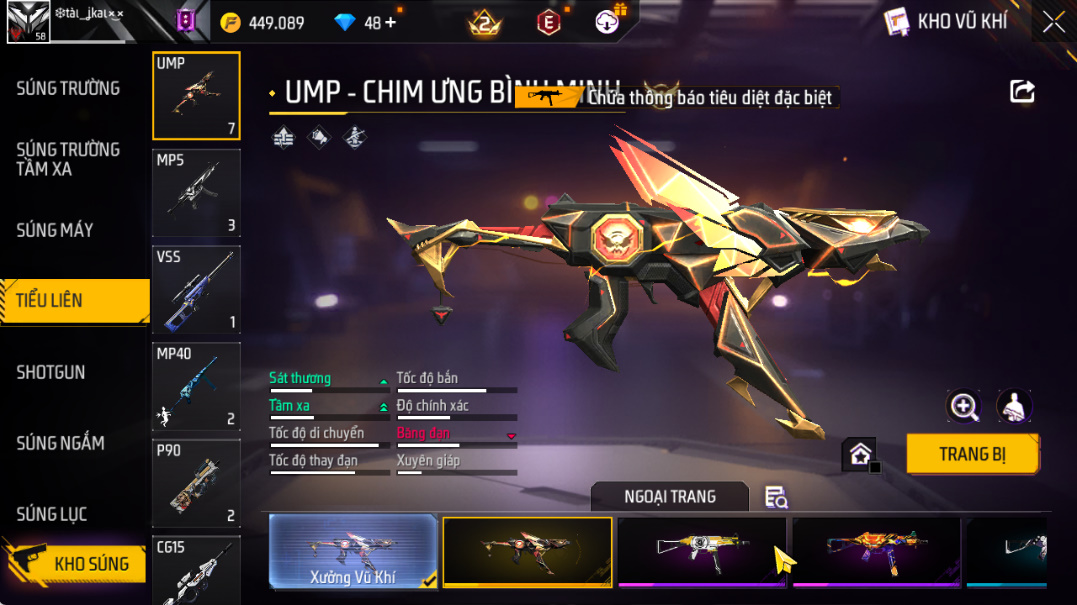Screen dimensions: 1077x605
Task: Add diamonds via the plus button
Action: click(390, 22)
